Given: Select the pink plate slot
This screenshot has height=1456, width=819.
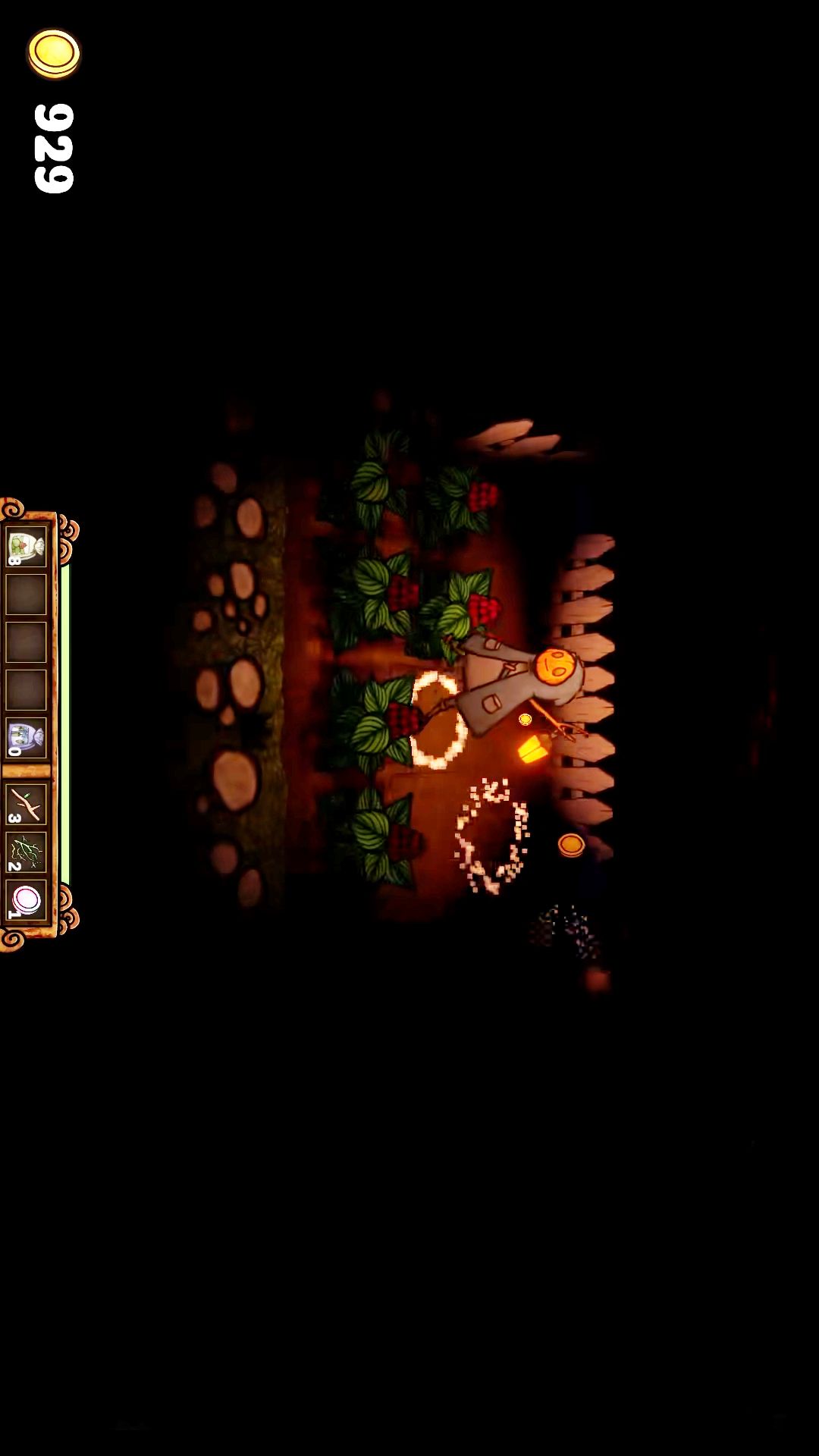Looking at the screenshot, I should (x=26, y=900).
